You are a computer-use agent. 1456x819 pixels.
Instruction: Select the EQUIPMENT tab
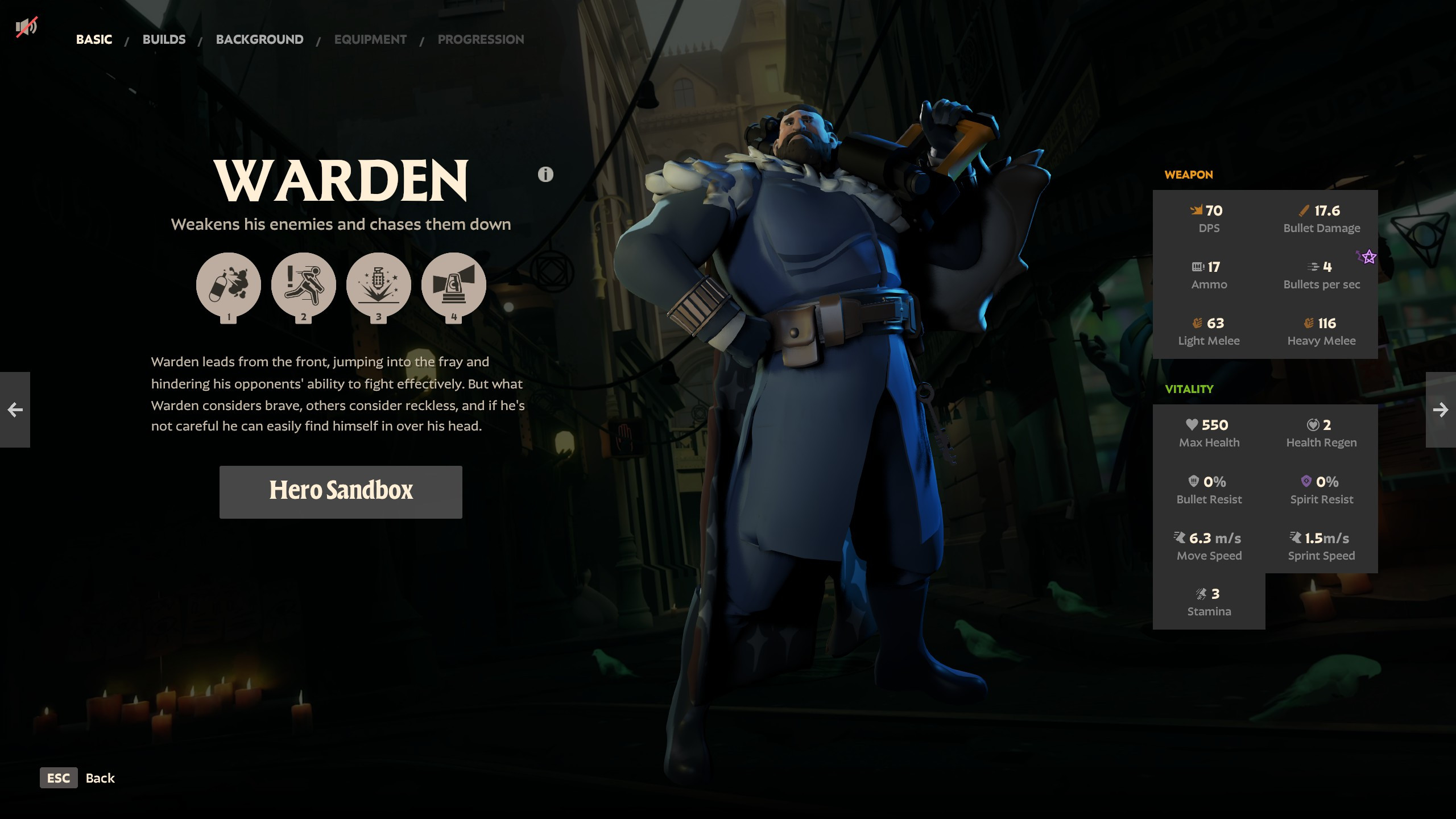[x=370, y=39]
